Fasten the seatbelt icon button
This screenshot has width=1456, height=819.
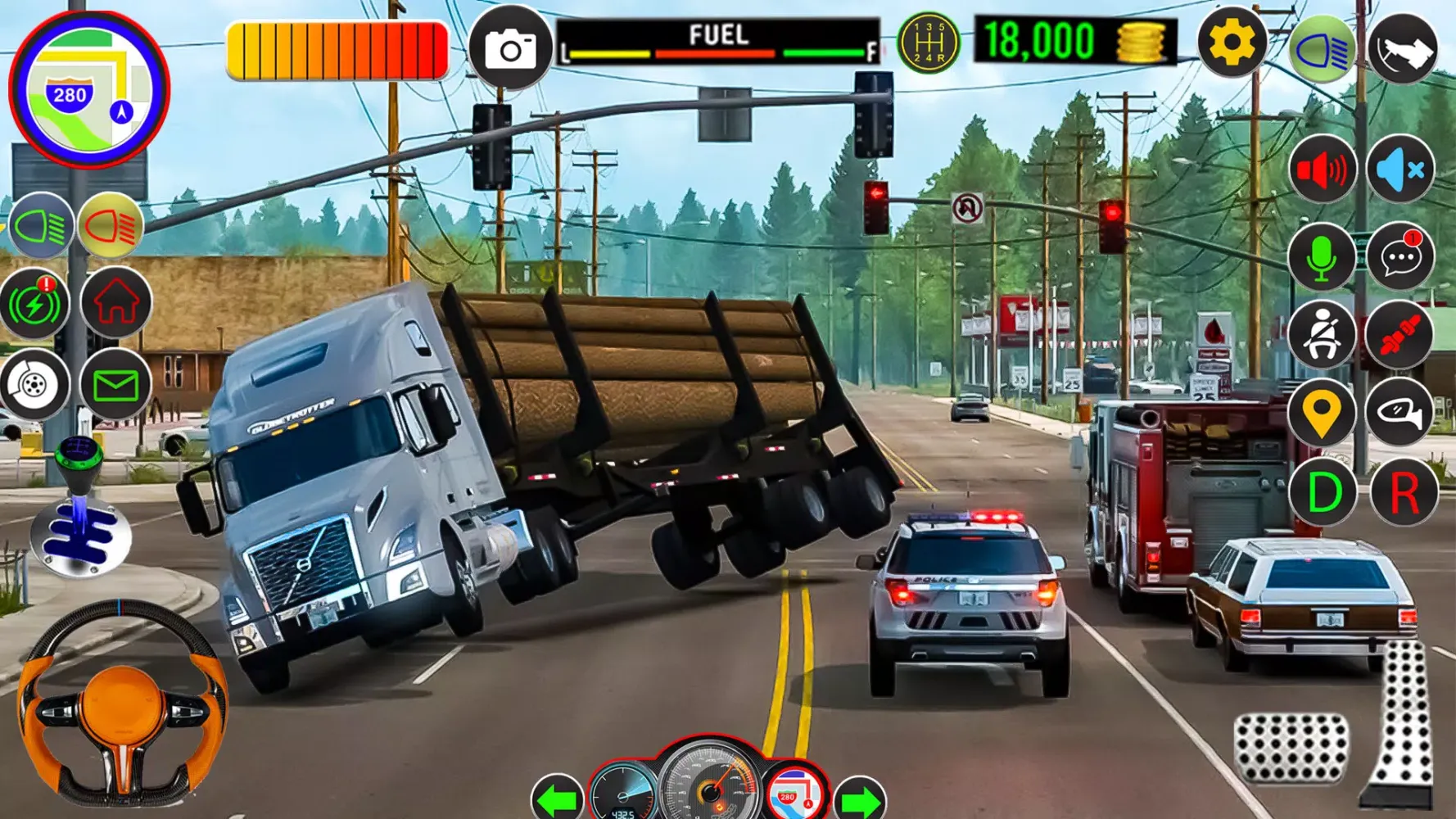1321,334
